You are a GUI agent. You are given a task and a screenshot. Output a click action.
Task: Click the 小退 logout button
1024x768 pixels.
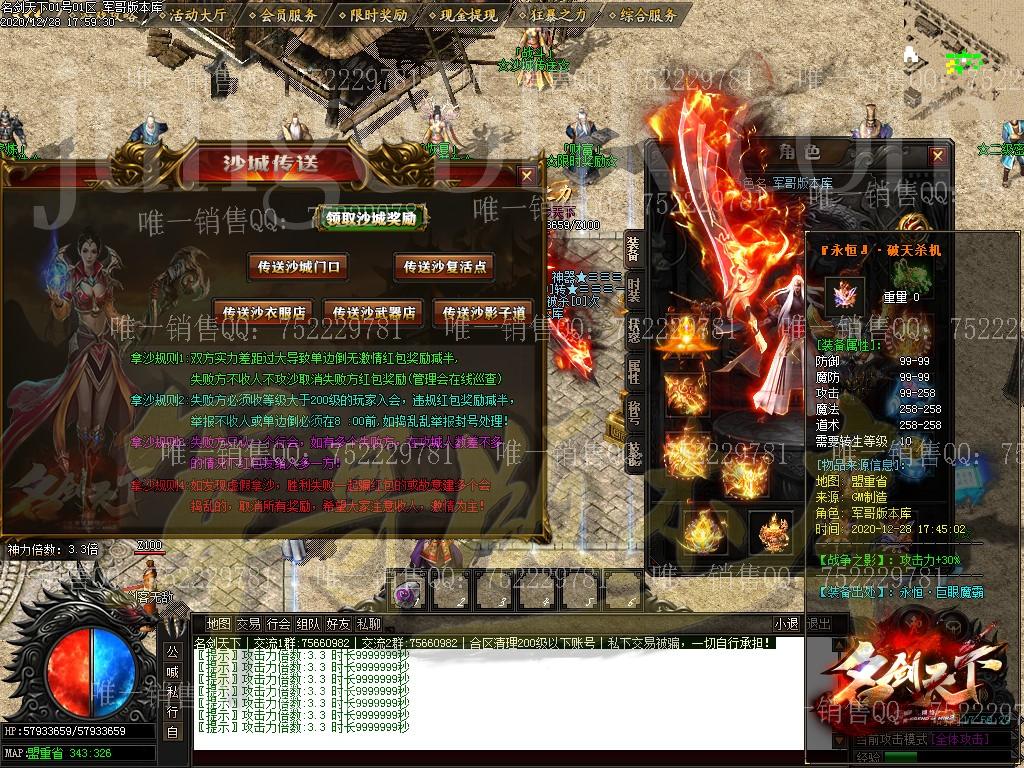tap(786, 624)
